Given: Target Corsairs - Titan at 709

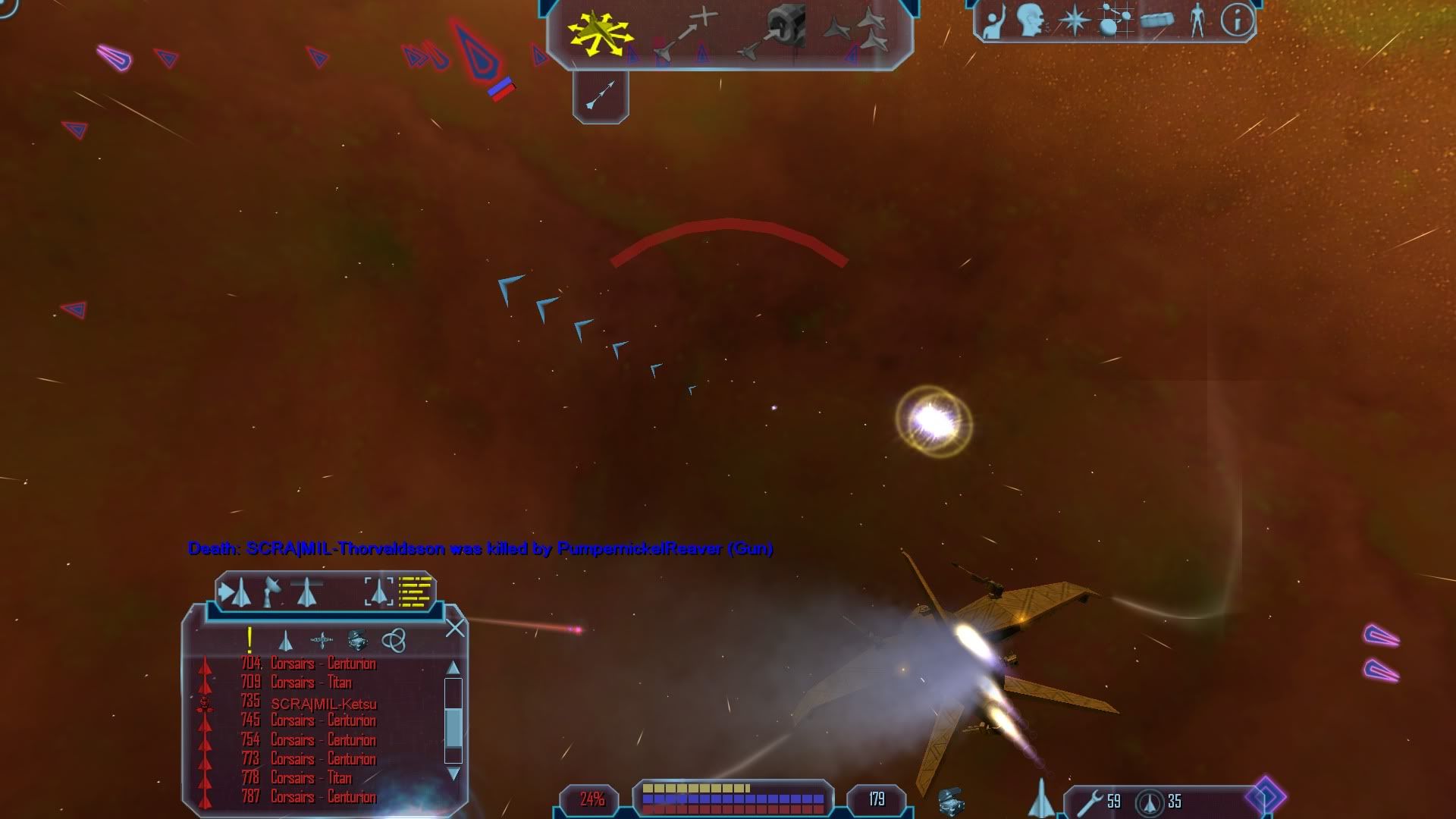Looking at the screenshot, I should tap(311, 682).
